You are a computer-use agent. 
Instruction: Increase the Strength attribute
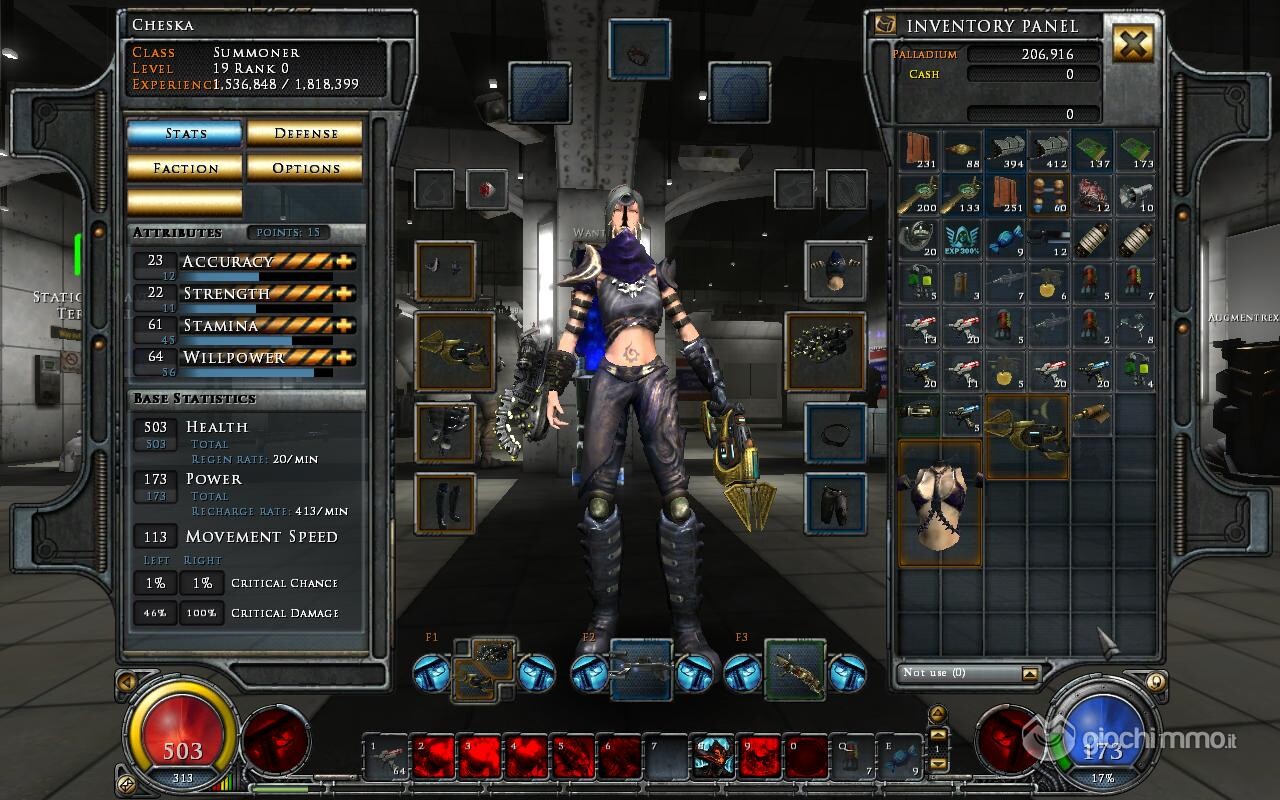346,294
